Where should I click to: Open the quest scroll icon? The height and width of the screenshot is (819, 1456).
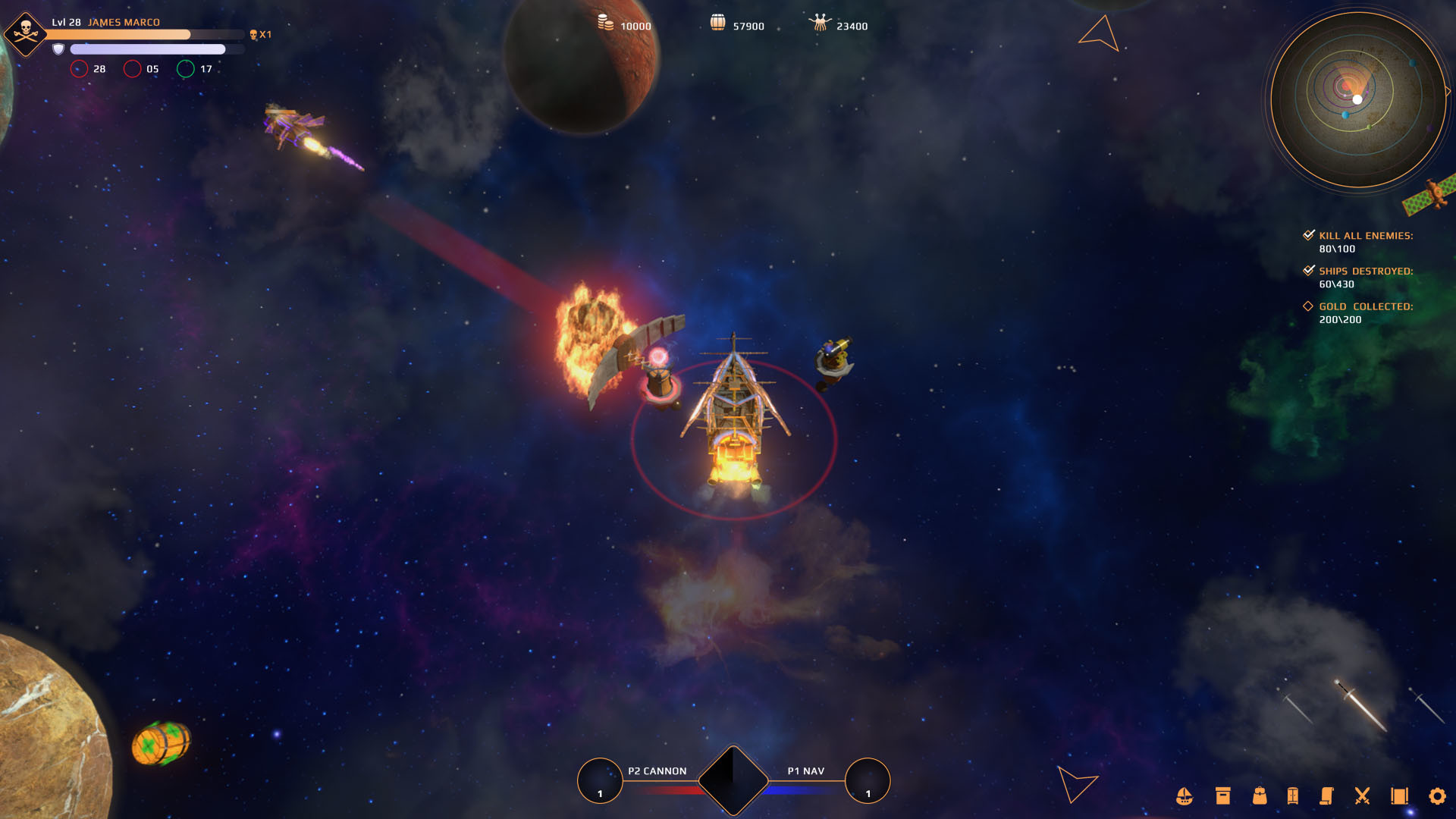(x=1328, y=797)
